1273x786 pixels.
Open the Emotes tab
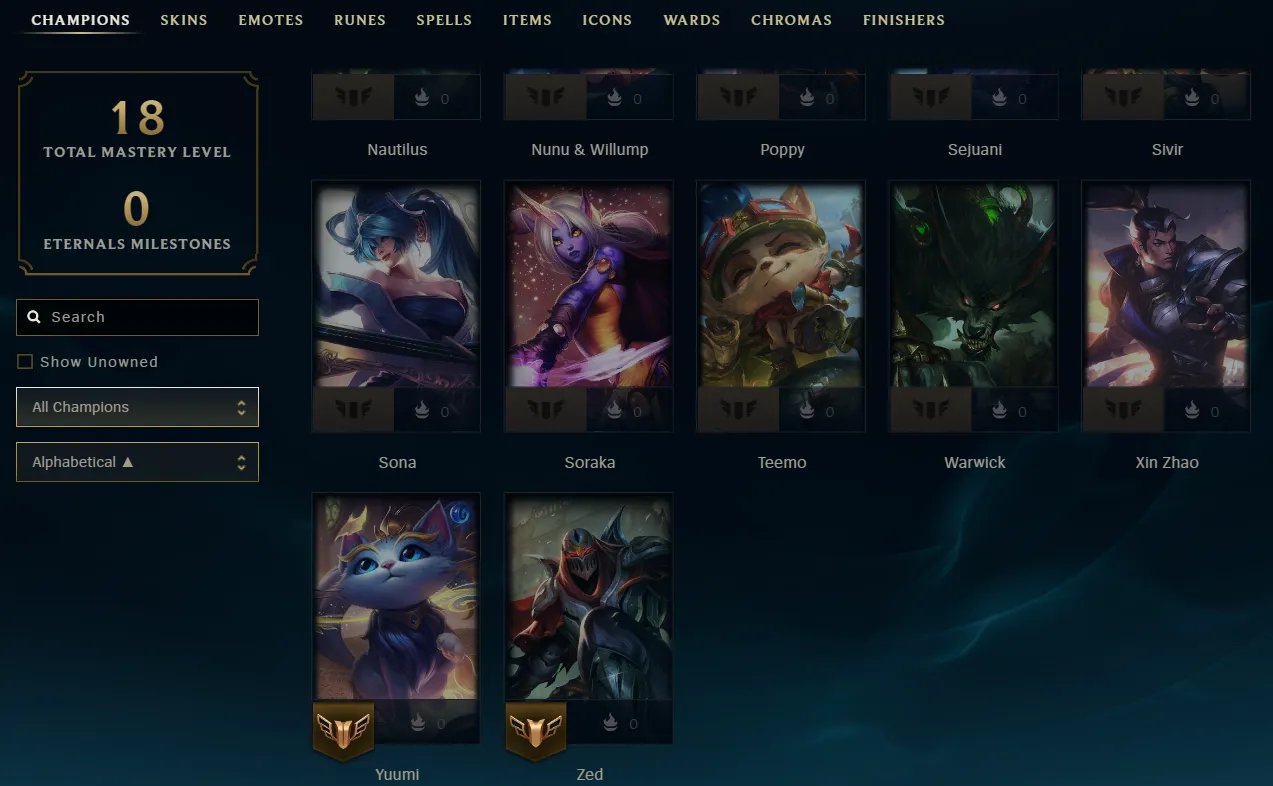pos(270,20)
